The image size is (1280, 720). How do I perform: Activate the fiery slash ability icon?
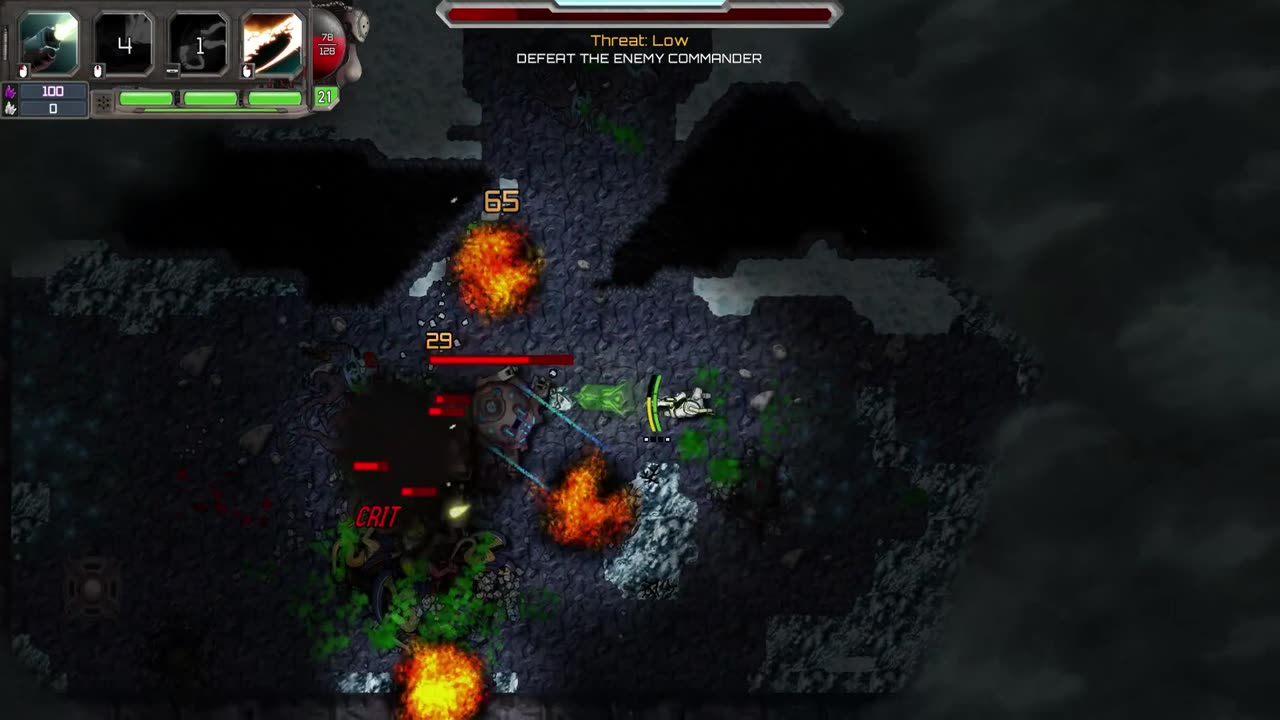click(x=272, y=44)
